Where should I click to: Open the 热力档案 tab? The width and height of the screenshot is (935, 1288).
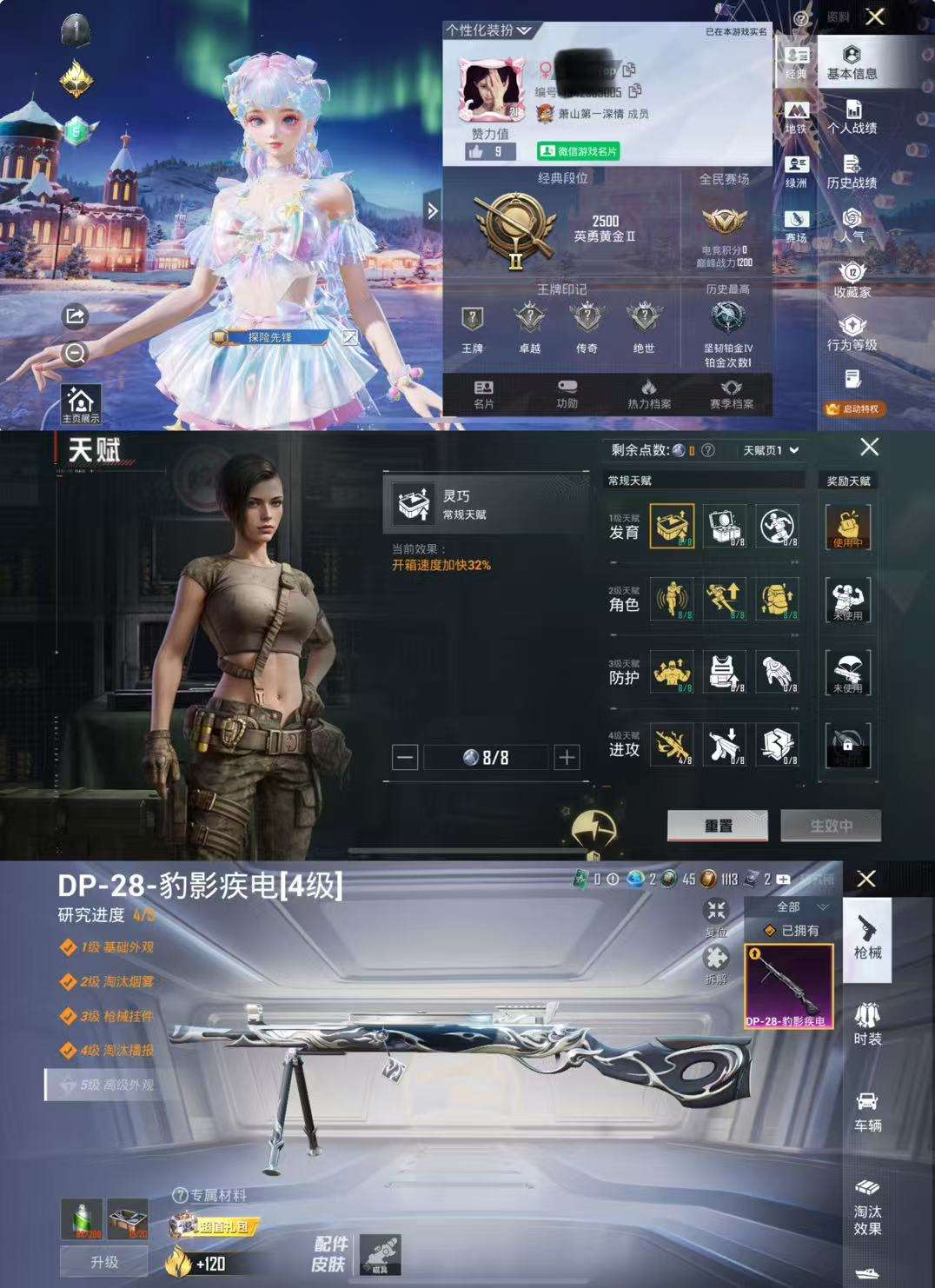(648, 394)
